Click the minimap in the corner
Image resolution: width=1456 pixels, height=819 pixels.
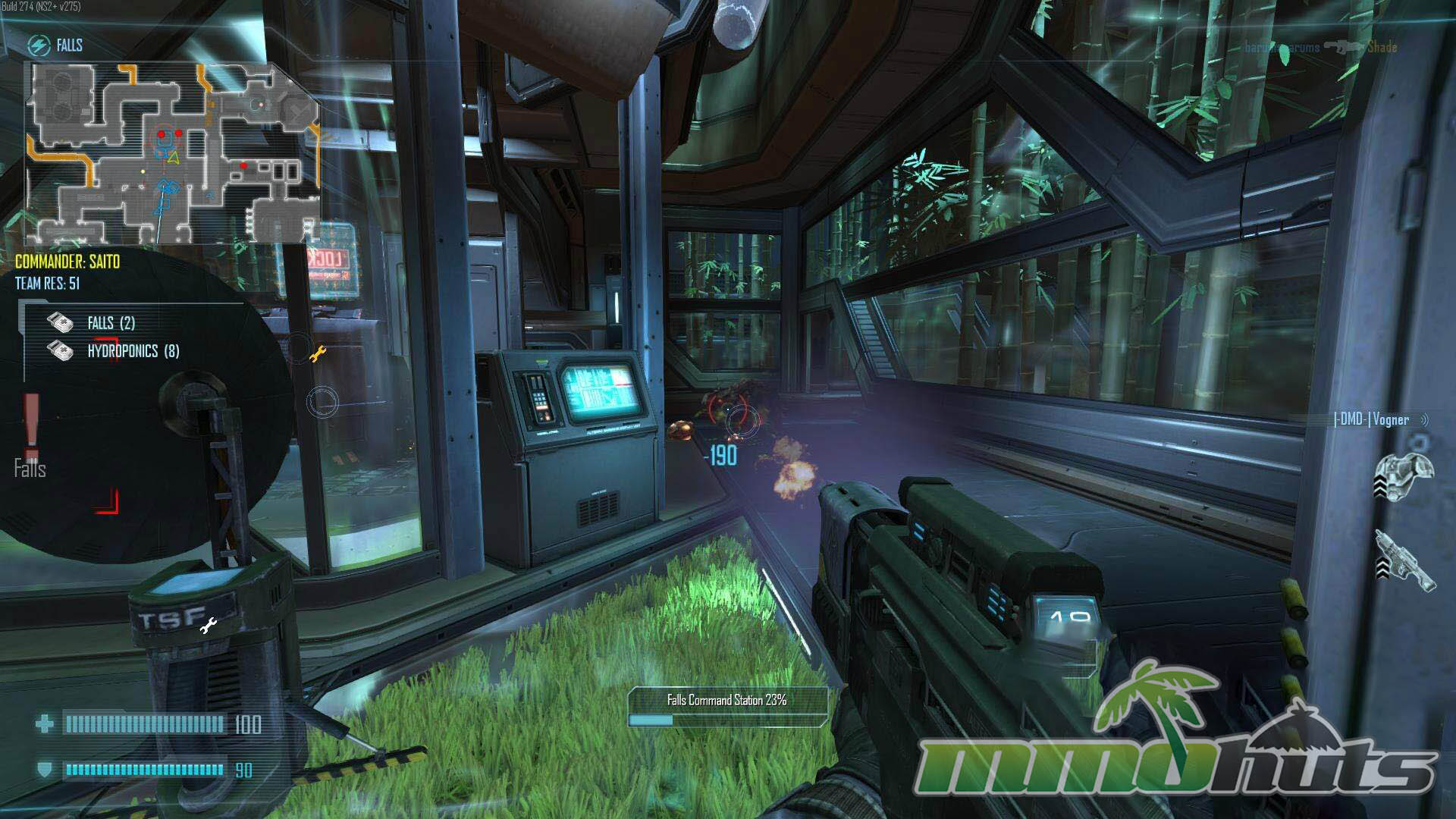pos(173,152)
